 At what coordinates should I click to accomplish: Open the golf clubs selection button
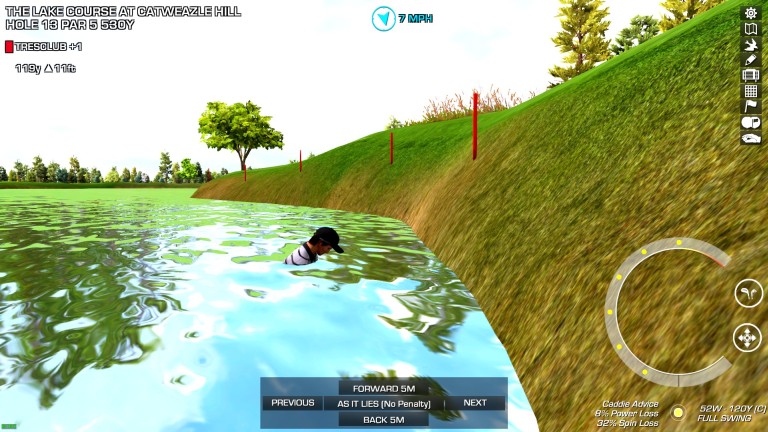(x=747, y=293)
